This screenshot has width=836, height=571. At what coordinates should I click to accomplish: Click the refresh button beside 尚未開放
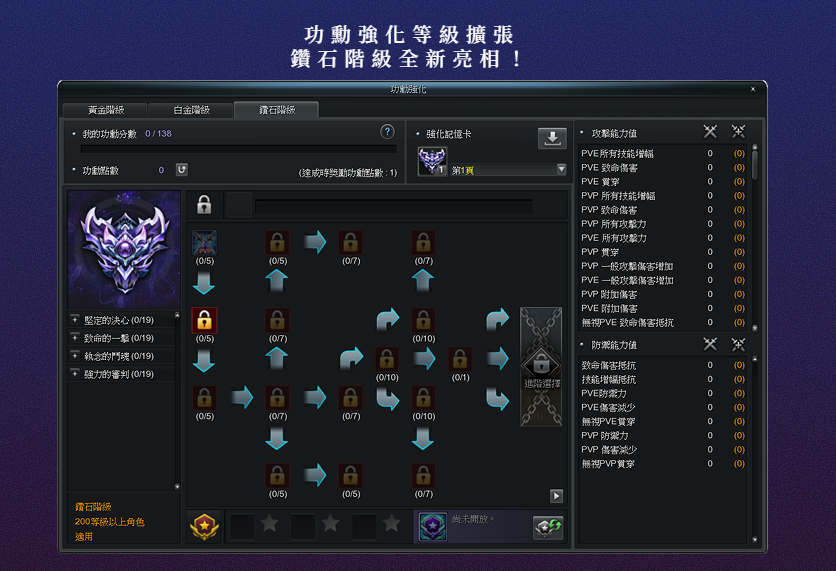coord(548,527)
